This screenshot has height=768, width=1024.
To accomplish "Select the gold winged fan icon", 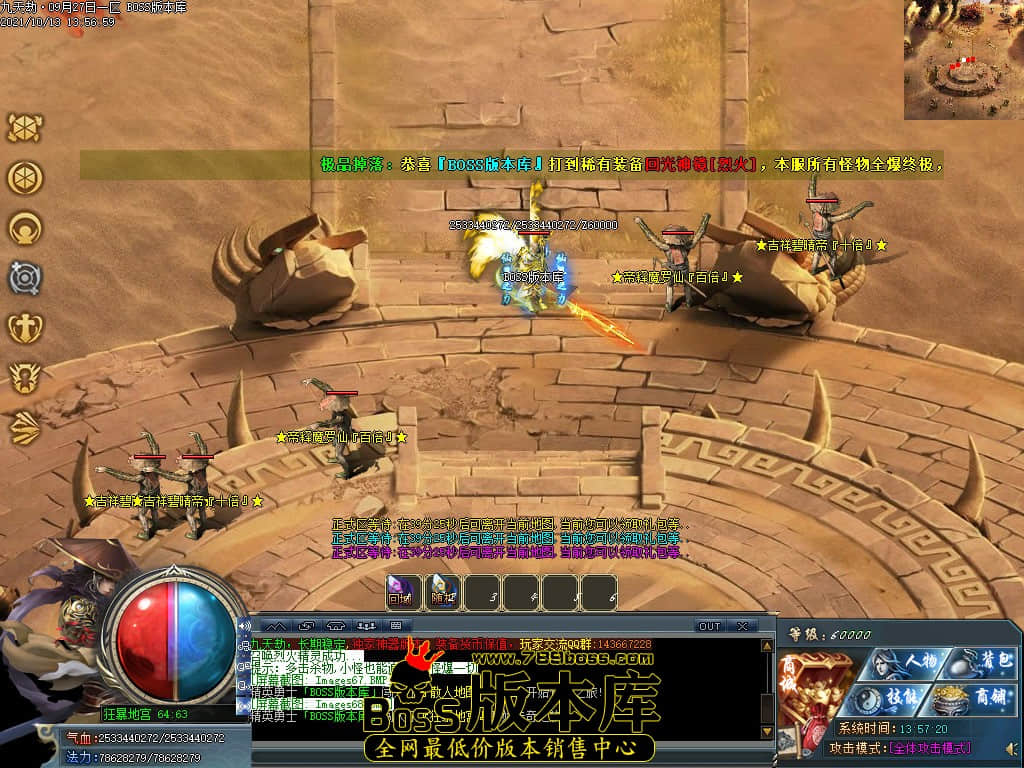I will [24, 427].
